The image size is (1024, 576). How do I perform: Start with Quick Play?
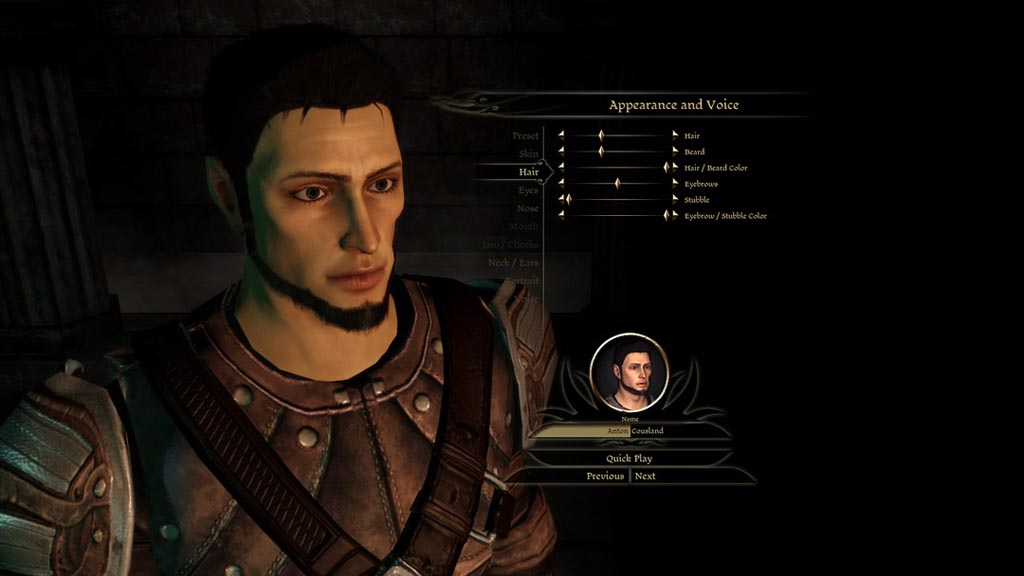[629, 458]
